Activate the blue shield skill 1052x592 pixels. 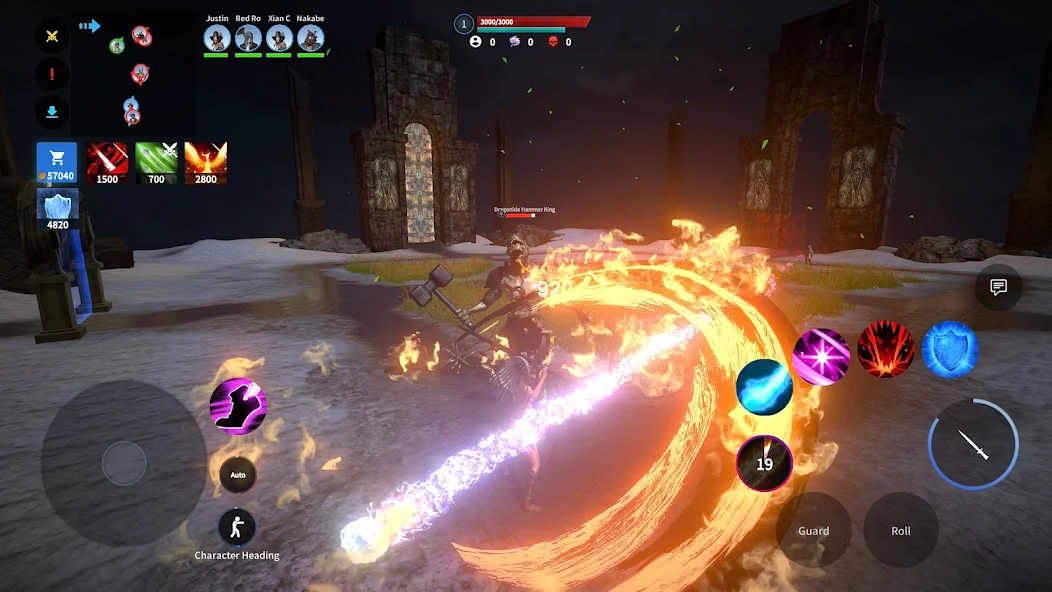pos(949,350)
